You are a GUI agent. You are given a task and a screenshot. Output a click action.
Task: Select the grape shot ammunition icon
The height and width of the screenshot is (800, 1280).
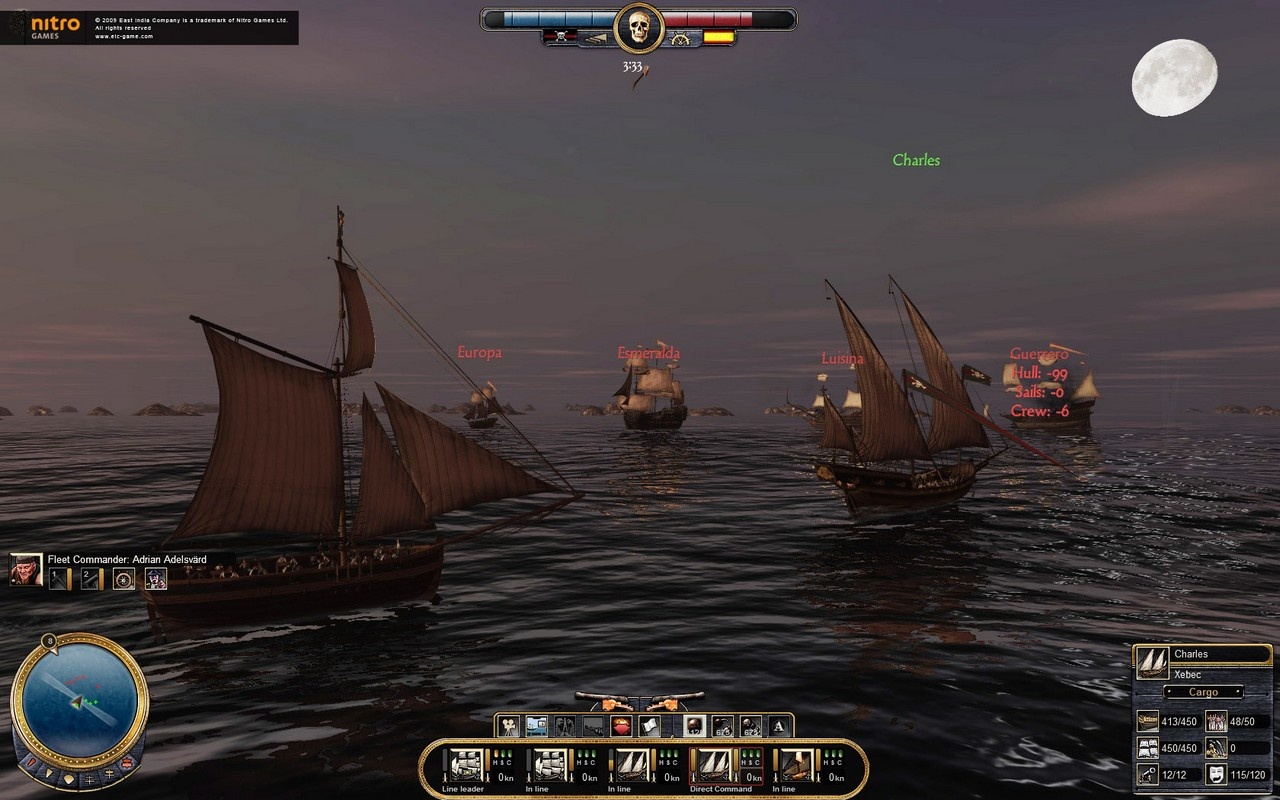[x=752, y=724]
